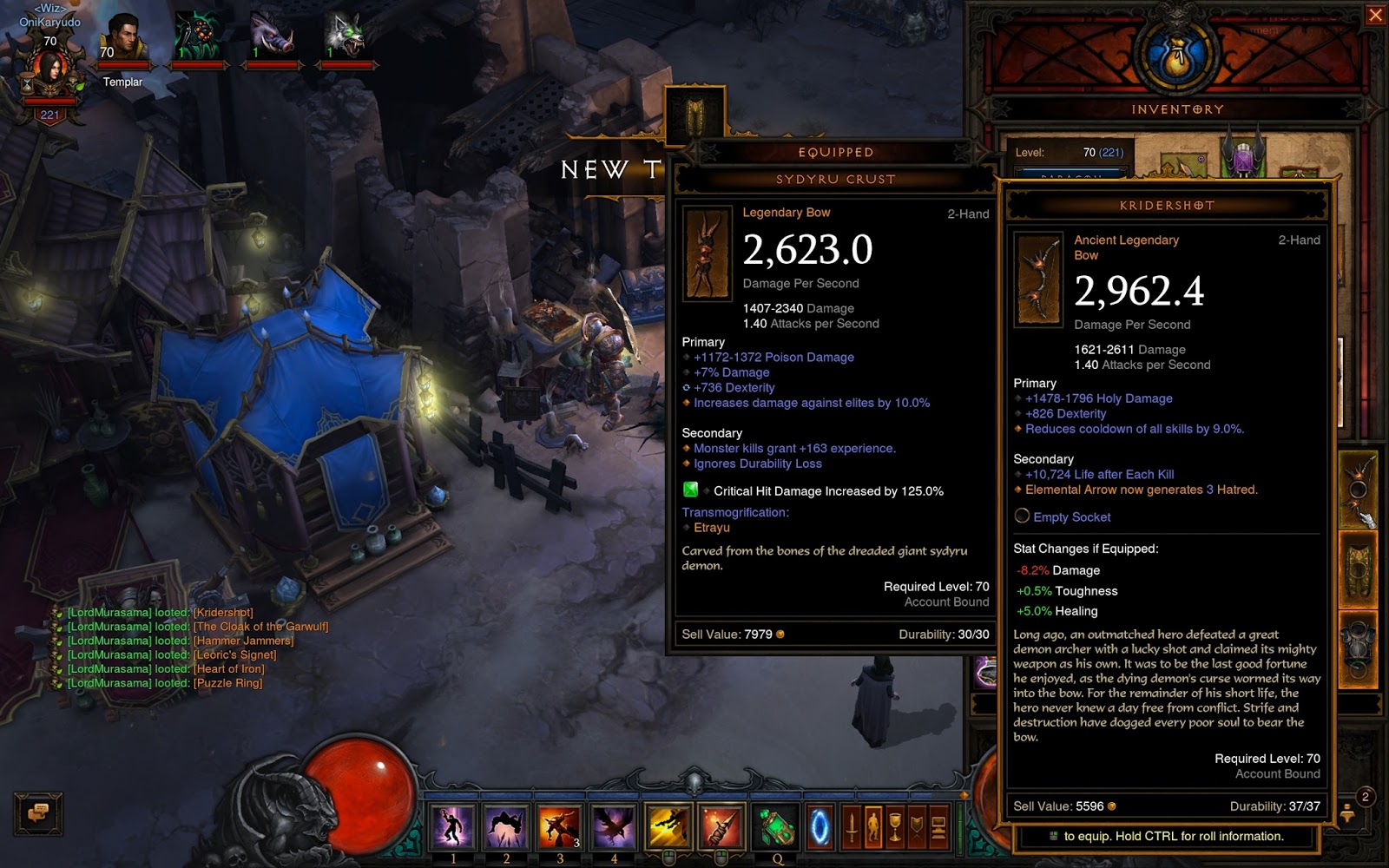Open the chat bubble button
This screenshot has width=1389, height=868.
pos(37,813)
